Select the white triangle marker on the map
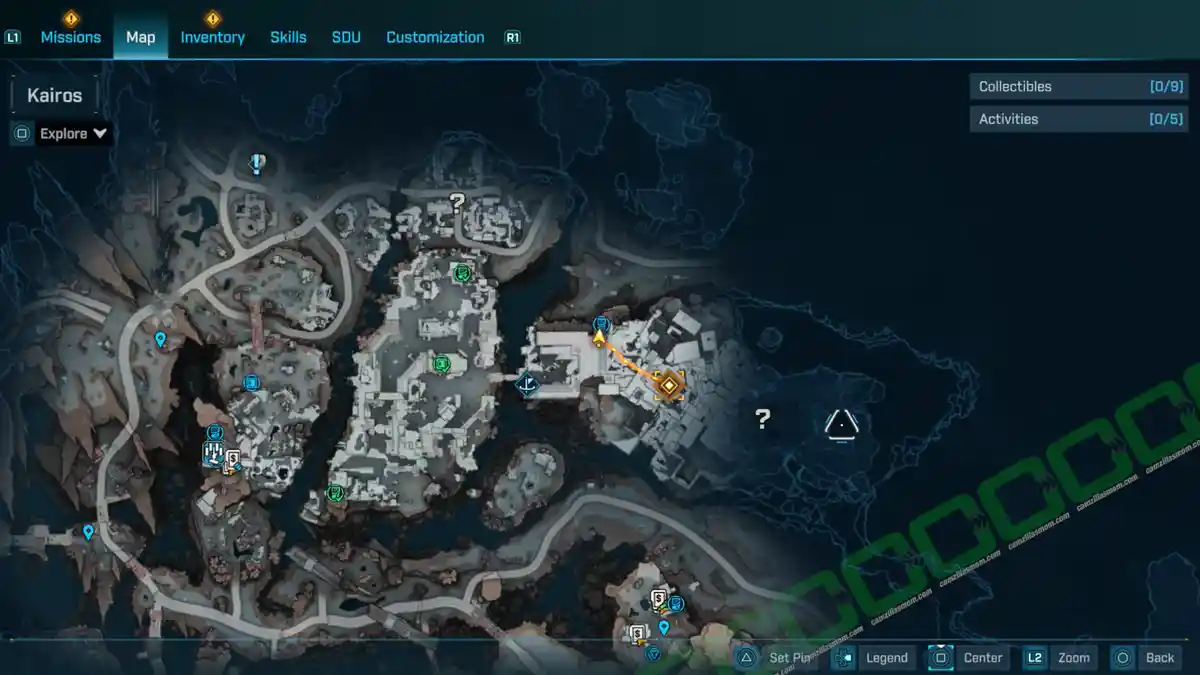 842,424
